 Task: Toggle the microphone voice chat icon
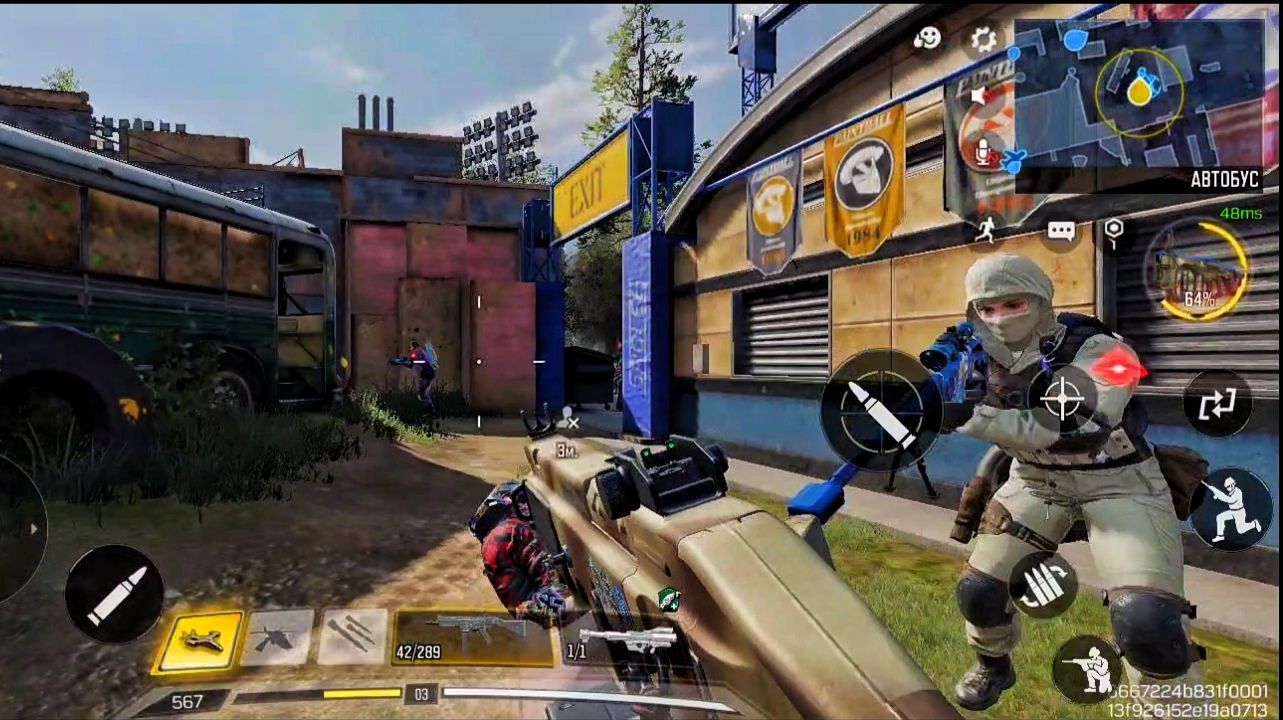coord(983,150)
